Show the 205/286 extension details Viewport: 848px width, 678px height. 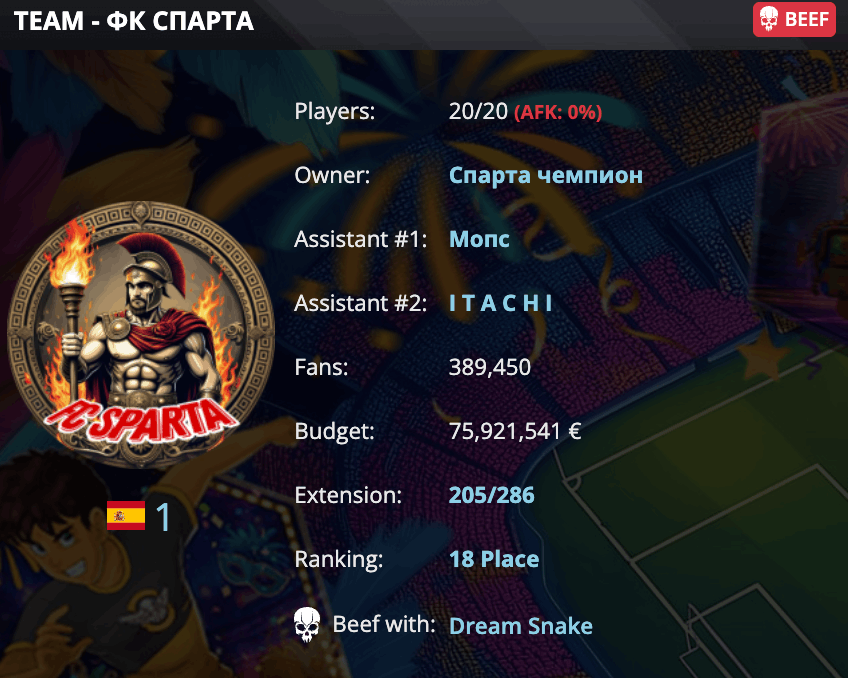[x=491, y=495]
